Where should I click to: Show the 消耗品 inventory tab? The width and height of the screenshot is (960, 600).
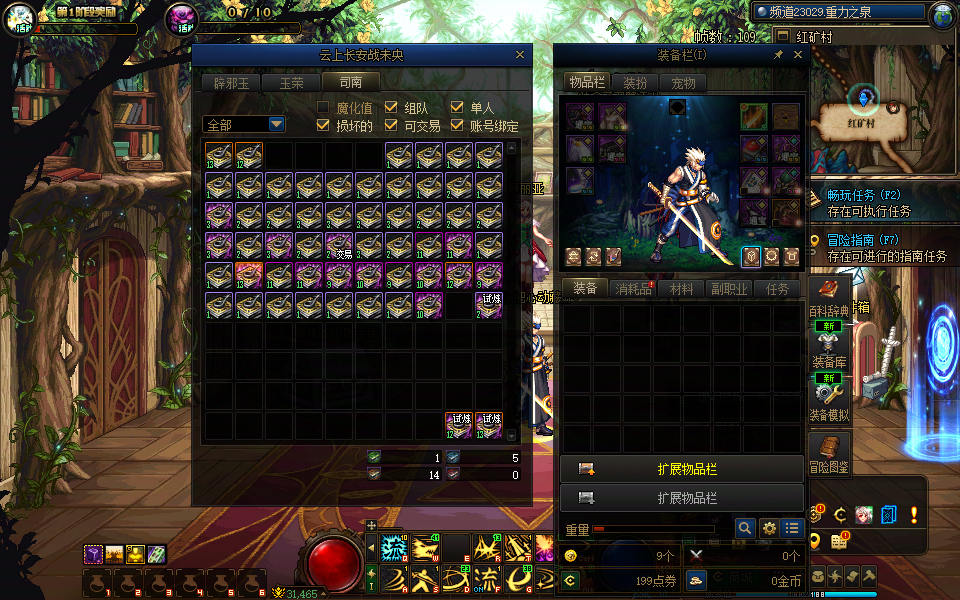pos(632,289)
